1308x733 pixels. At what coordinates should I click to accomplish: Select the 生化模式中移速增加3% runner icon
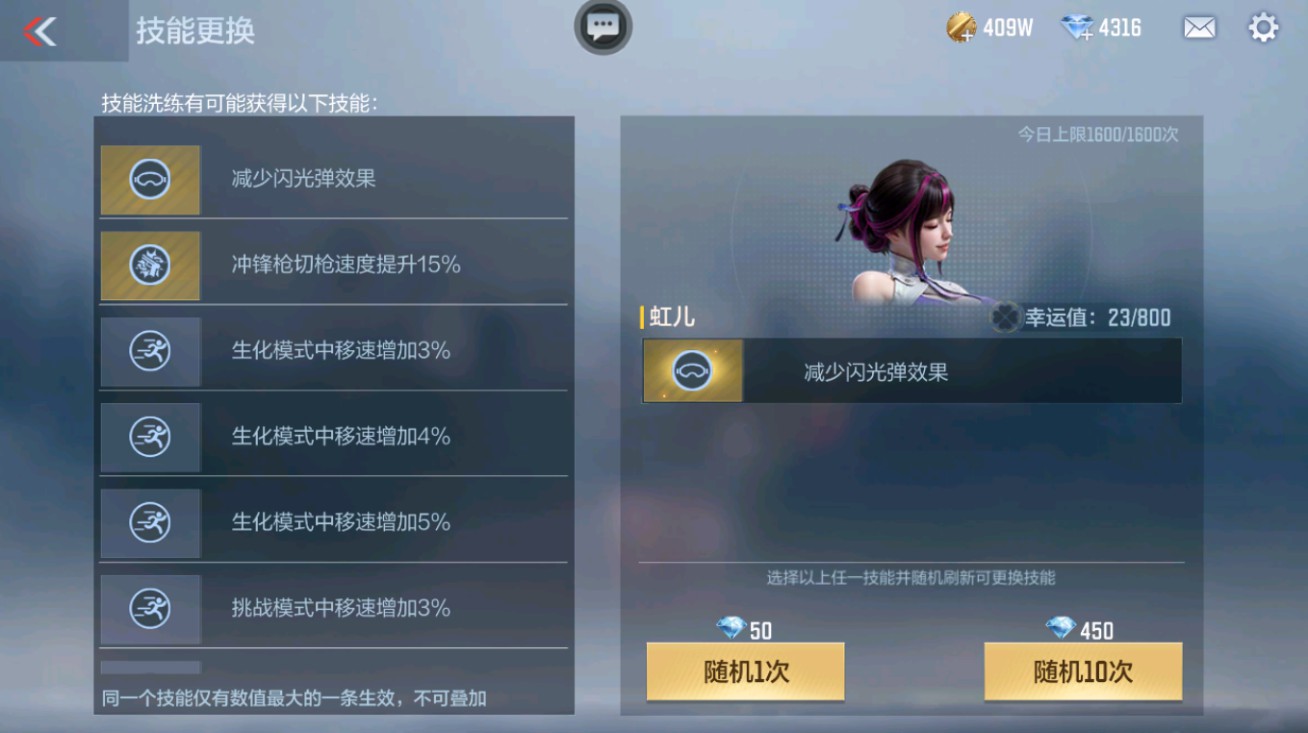tap(150, 352)
